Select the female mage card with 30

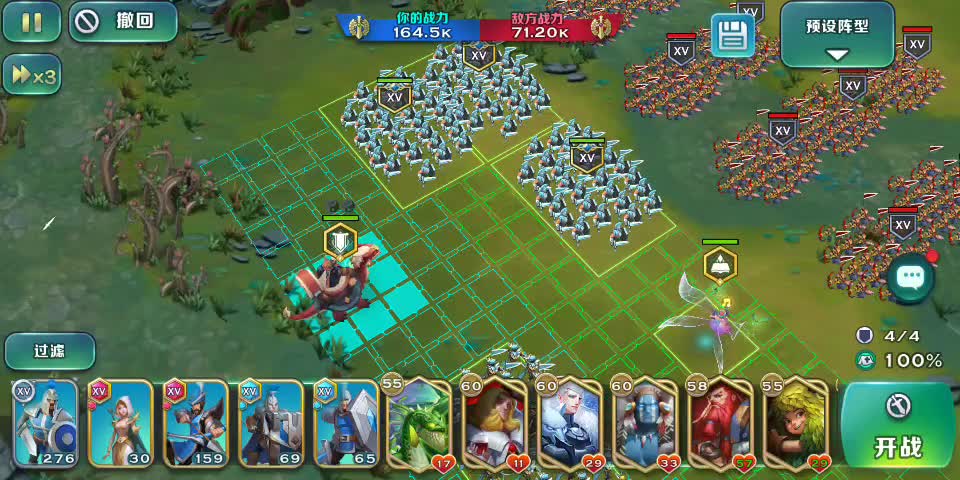(121, 424)
